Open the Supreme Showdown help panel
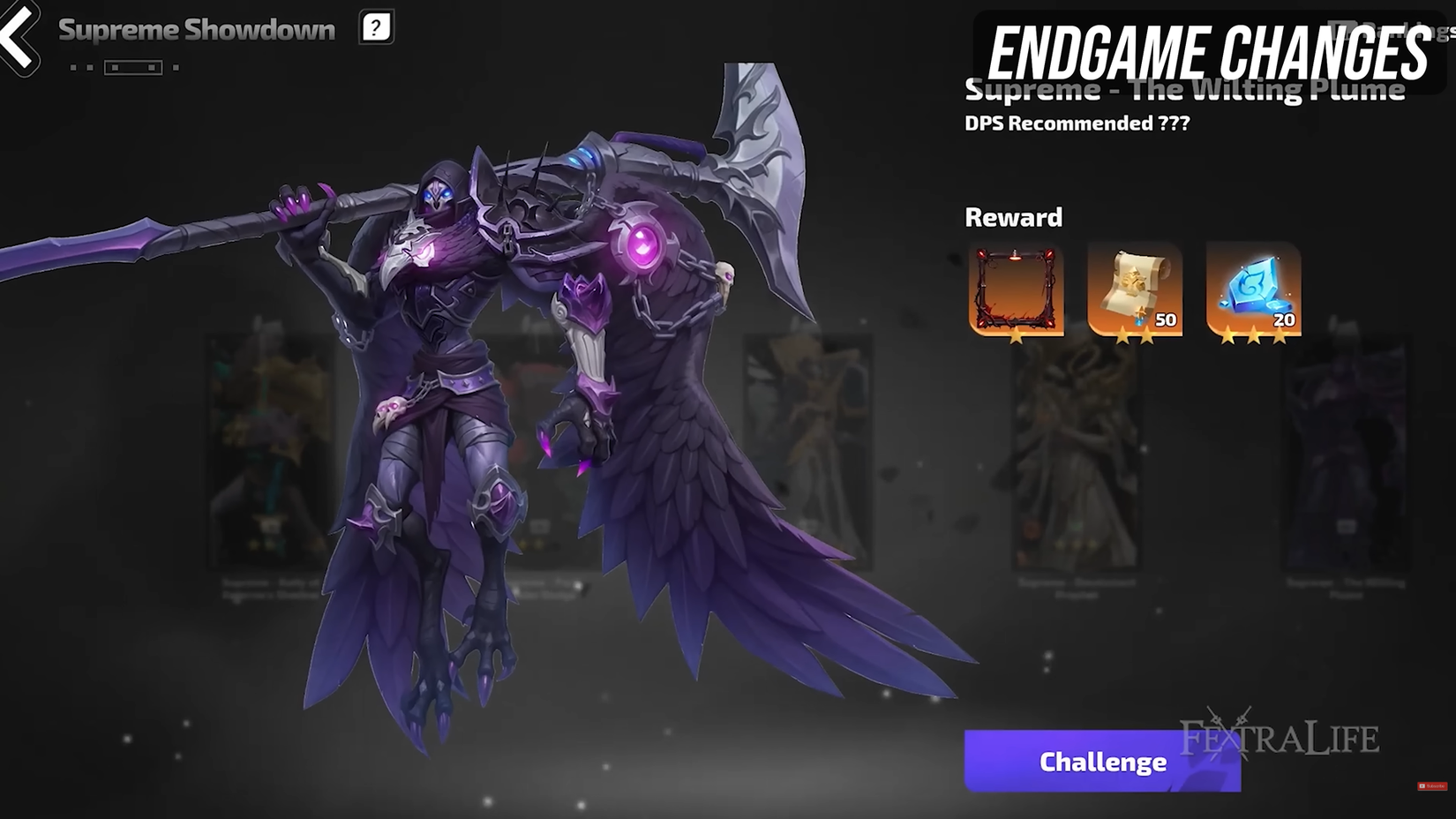The width and height of the screenshot is (1456, 819). pyautogui.click(x=375, y=28)
